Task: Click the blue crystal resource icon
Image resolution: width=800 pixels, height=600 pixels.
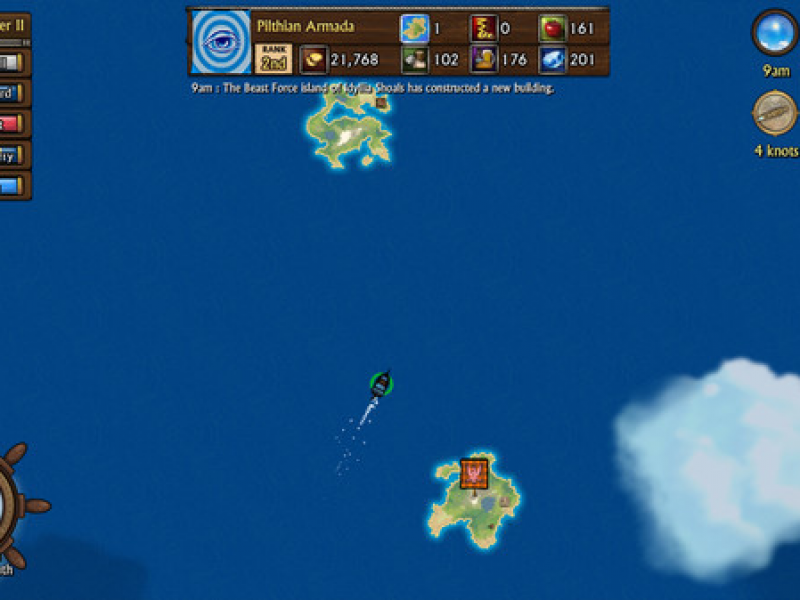Action: click(552, 60)
